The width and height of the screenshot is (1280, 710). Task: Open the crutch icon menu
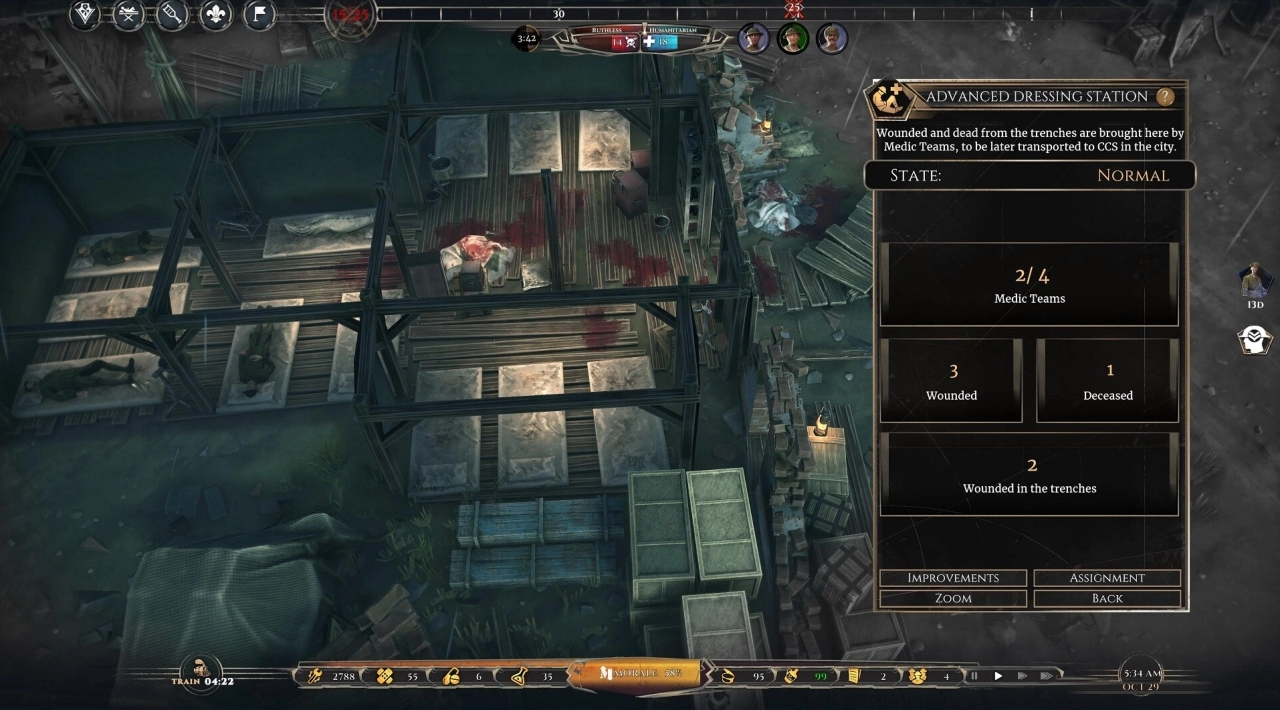tap(172, 14)
